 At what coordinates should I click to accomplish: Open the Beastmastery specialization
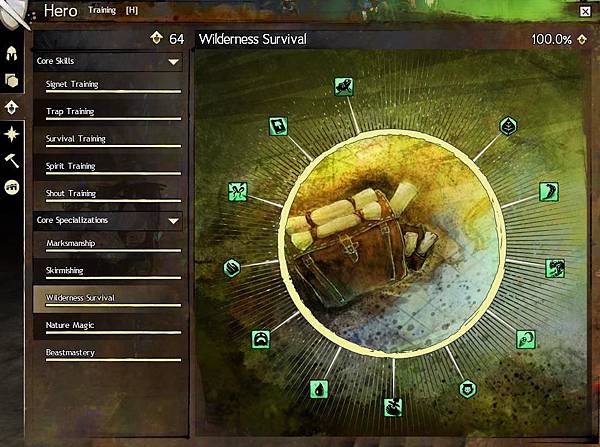coord(108,352)
